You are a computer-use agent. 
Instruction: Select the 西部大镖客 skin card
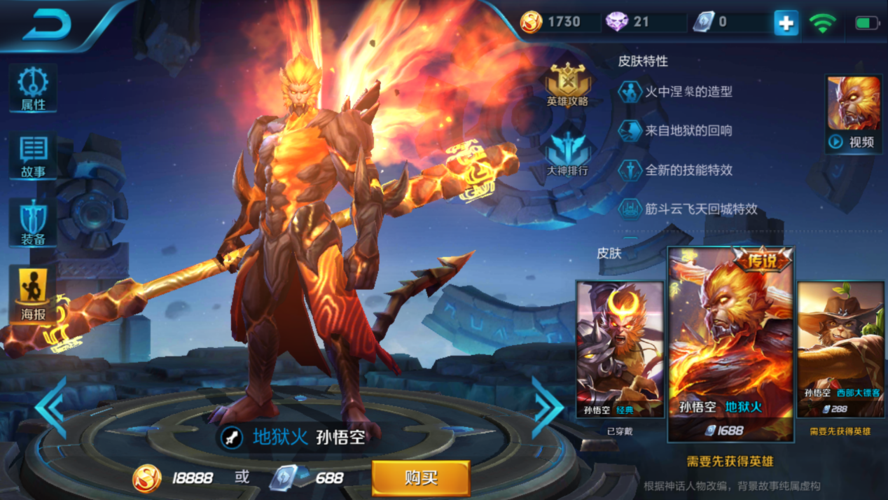tap(840, 349)
